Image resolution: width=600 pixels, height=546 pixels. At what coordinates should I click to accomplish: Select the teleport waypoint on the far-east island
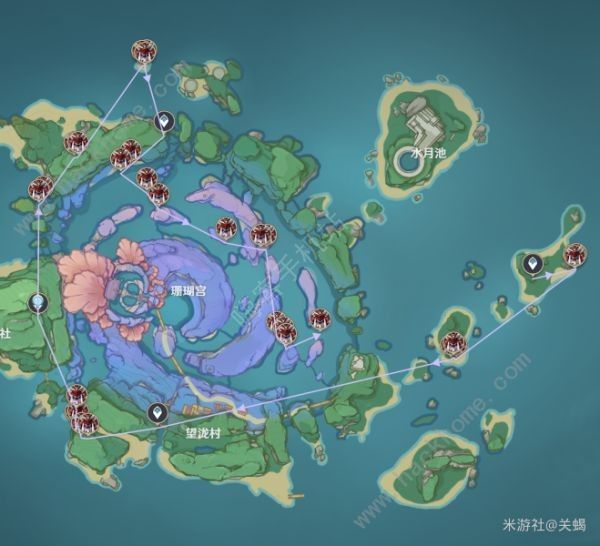pos(534,264)
